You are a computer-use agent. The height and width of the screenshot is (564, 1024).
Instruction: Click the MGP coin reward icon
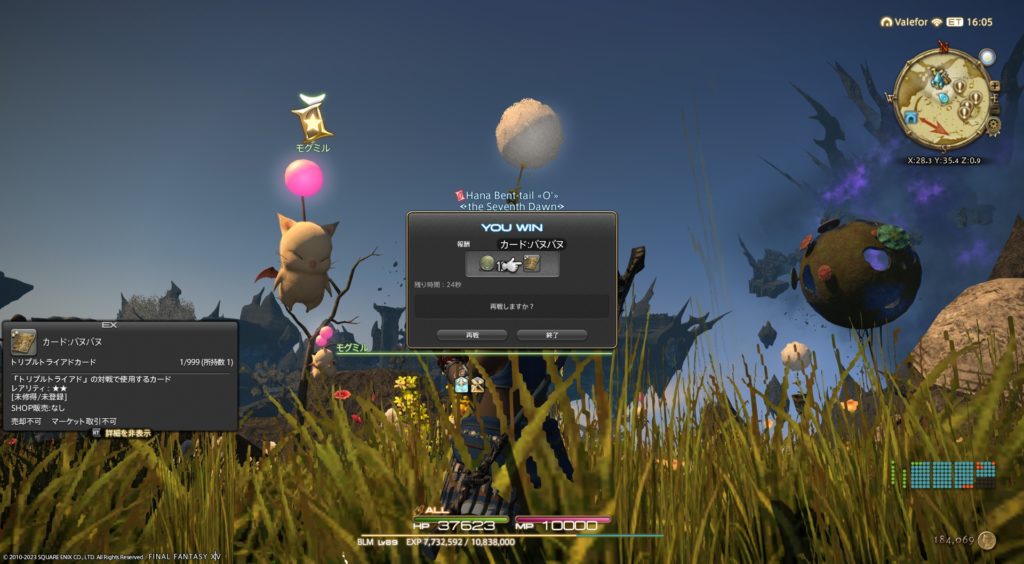click(488, 264)
